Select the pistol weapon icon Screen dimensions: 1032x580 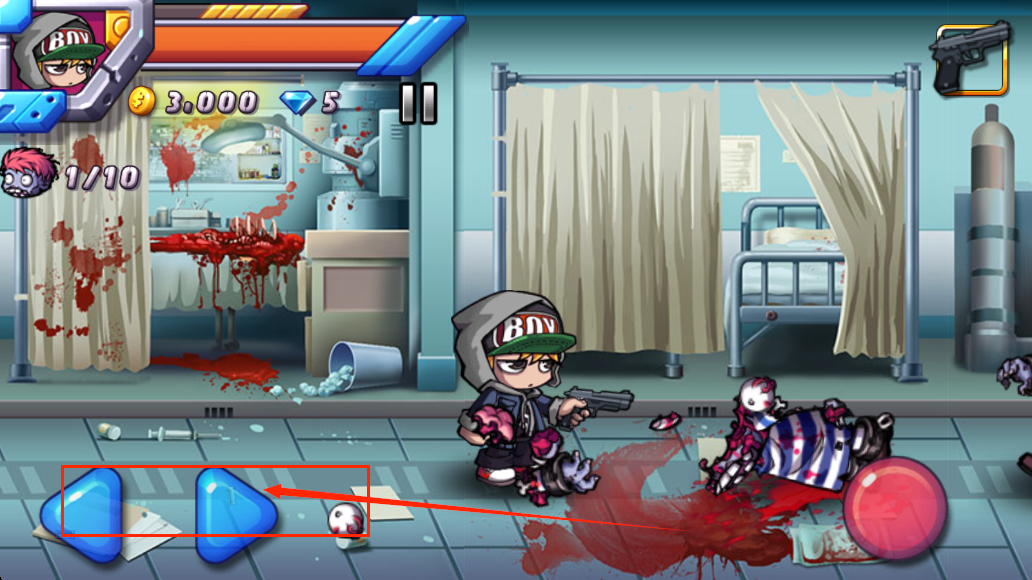click(969, 58)
